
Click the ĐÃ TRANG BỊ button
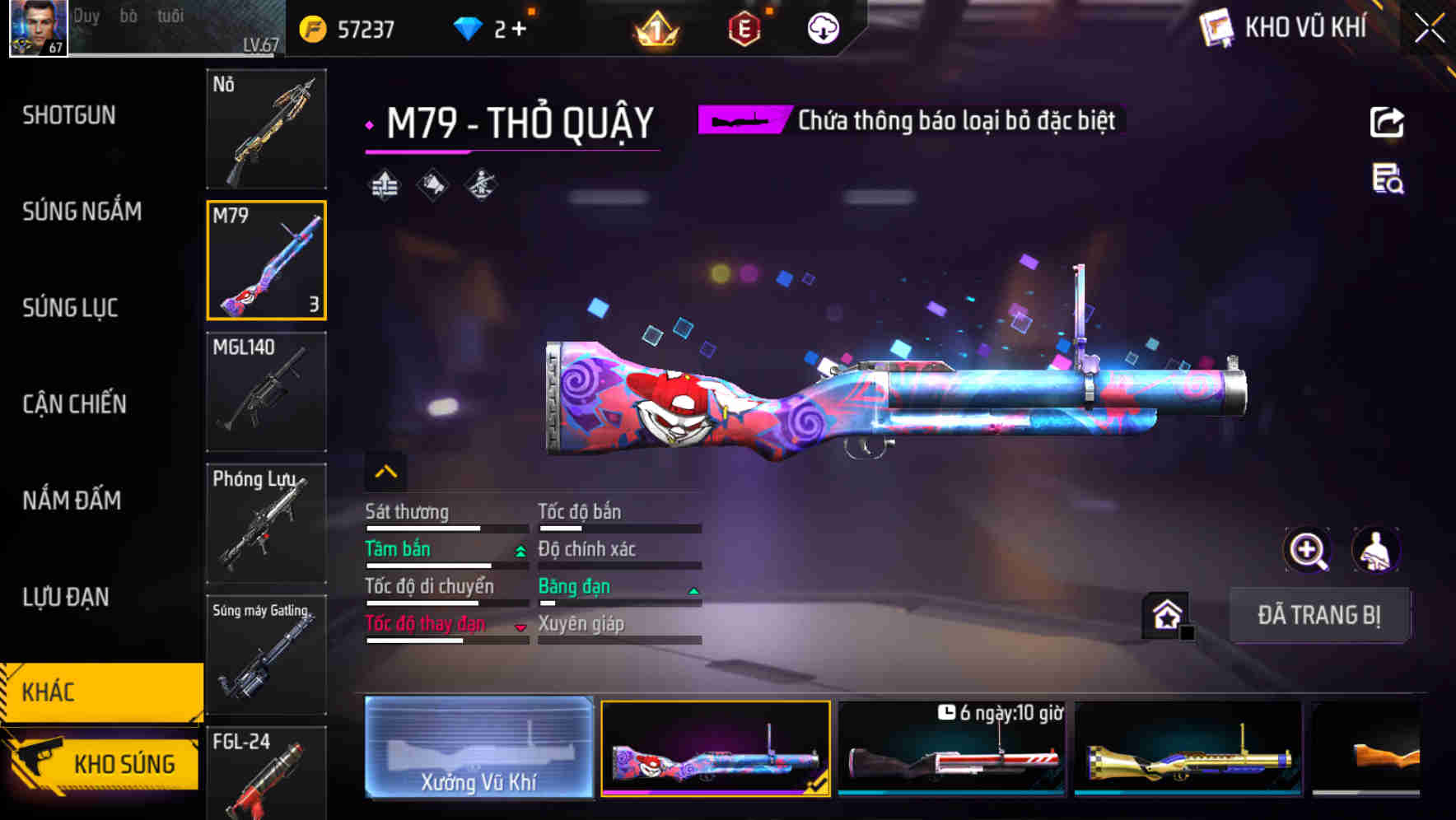pyautogui.click(x=1318, y=615)
